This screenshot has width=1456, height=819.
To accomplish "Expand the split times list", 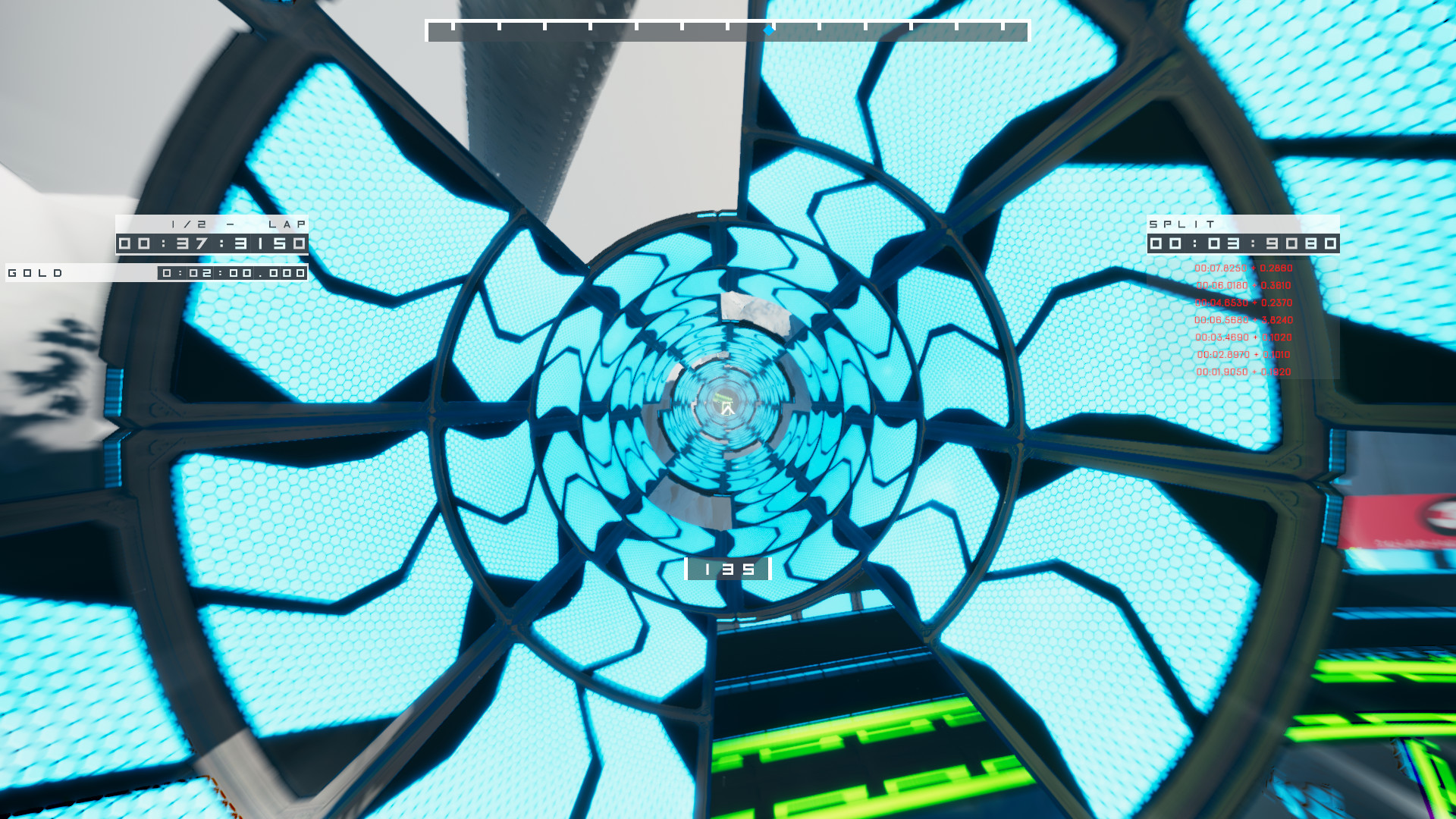I will [1244, 318].
